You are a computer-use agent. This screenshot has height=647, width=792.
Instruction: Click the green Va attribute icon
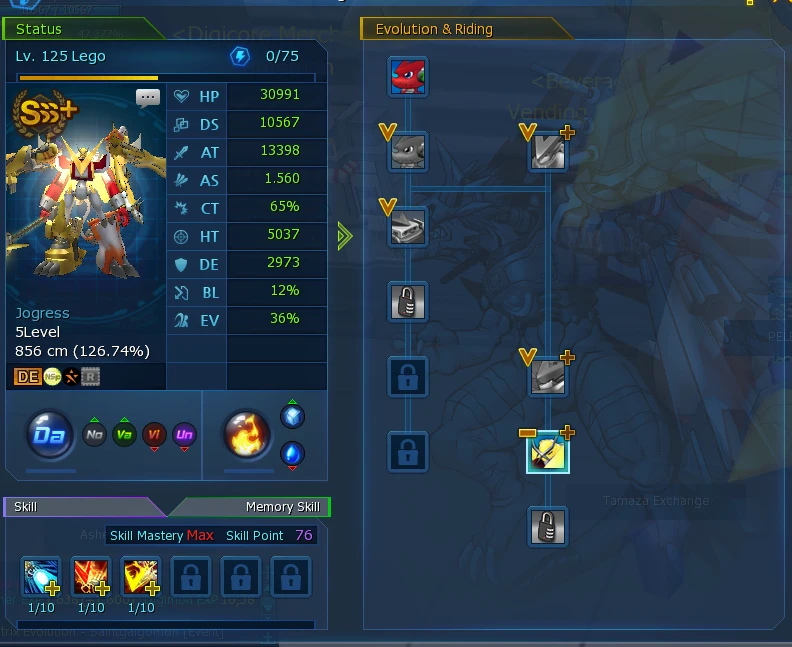124,436
